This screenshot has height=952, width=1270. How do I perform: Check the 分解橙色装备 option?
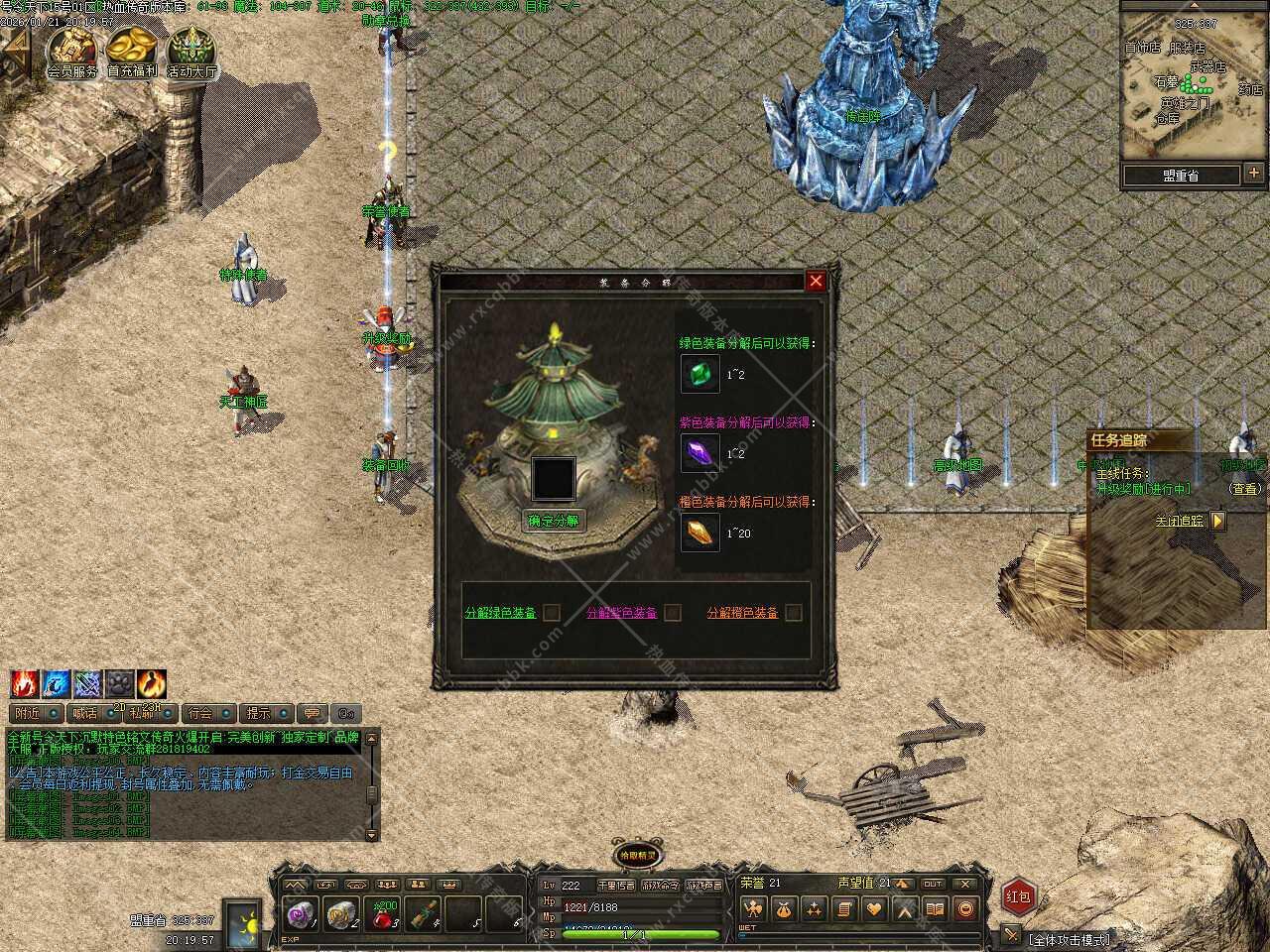point(793,613)
